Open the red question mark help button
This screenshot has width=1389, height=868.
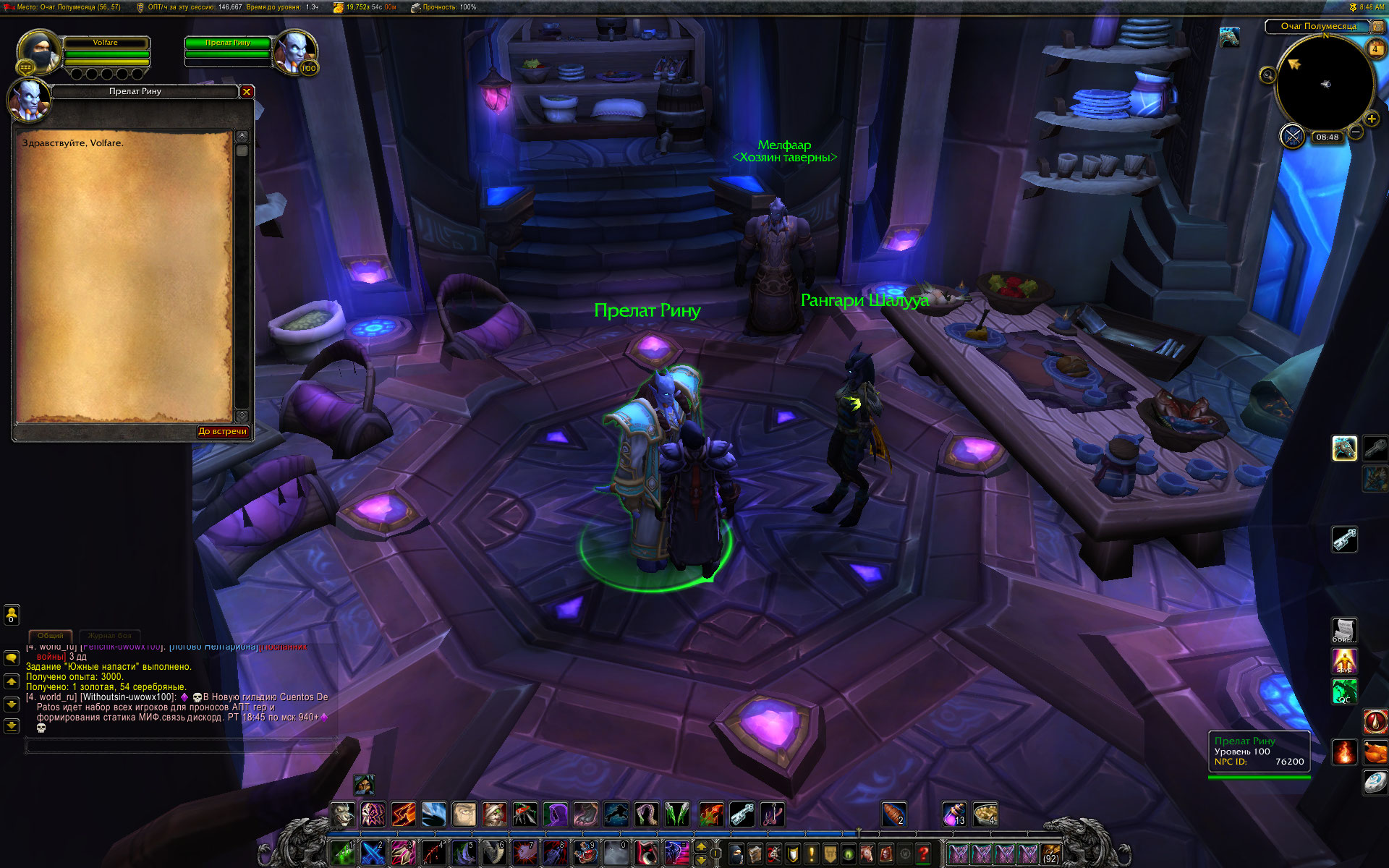tap(923, 854)
